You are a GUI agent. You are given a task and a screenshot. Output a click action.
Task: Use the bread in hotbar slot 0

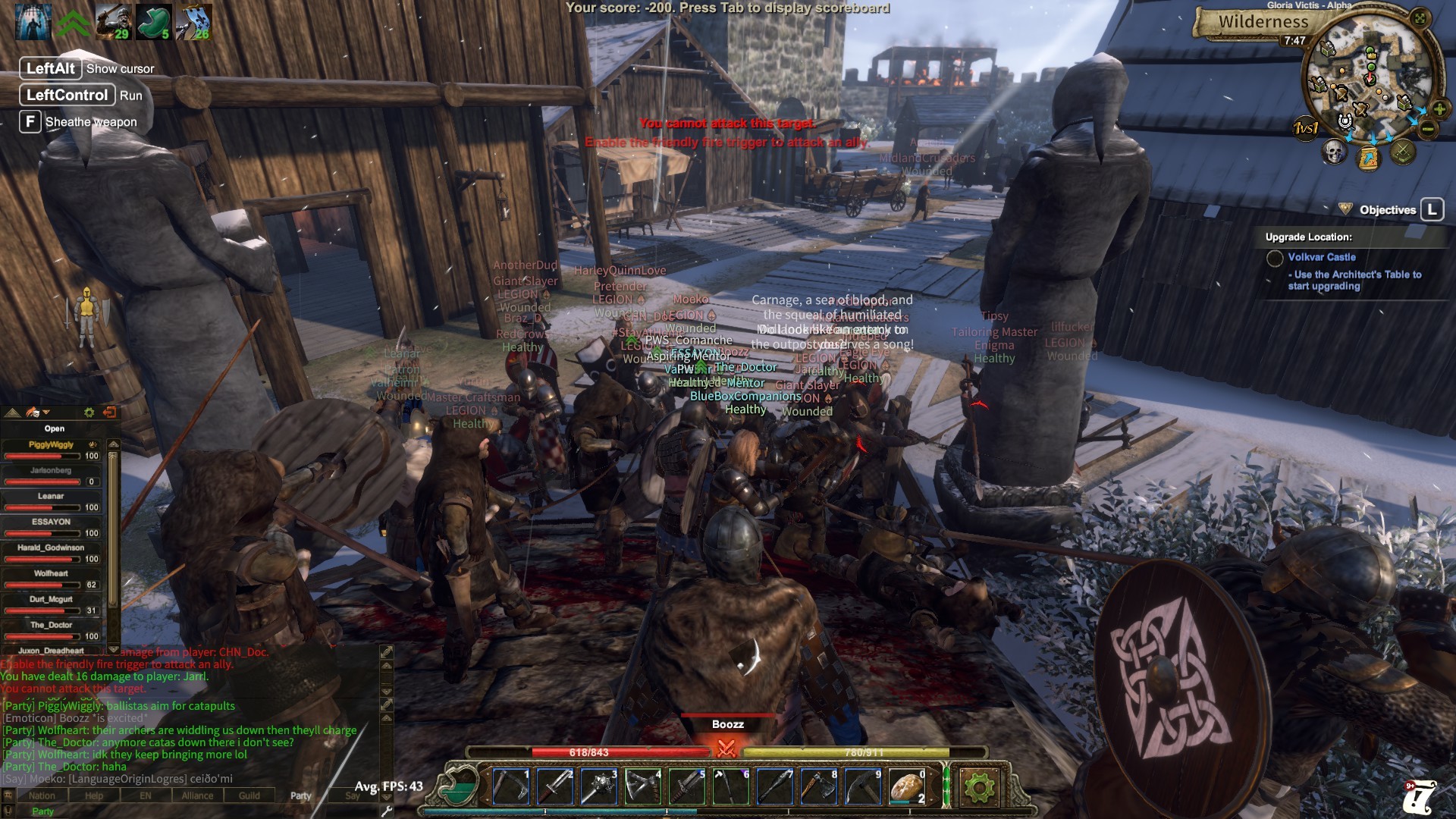click(906, 787)
